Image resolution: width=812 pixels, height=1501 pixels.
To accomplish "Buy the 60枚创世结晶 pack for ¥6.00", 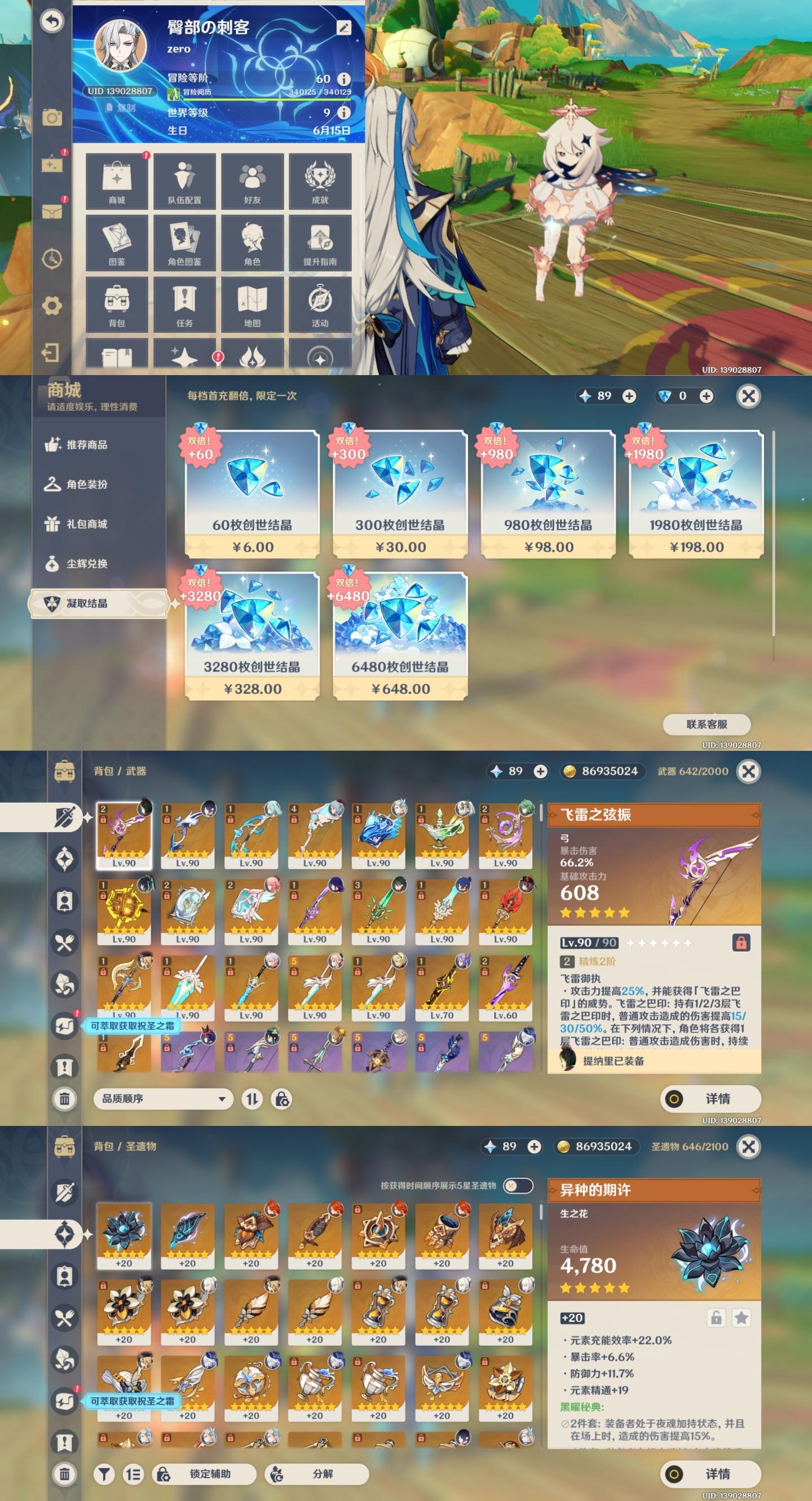I will click(252, 494).
